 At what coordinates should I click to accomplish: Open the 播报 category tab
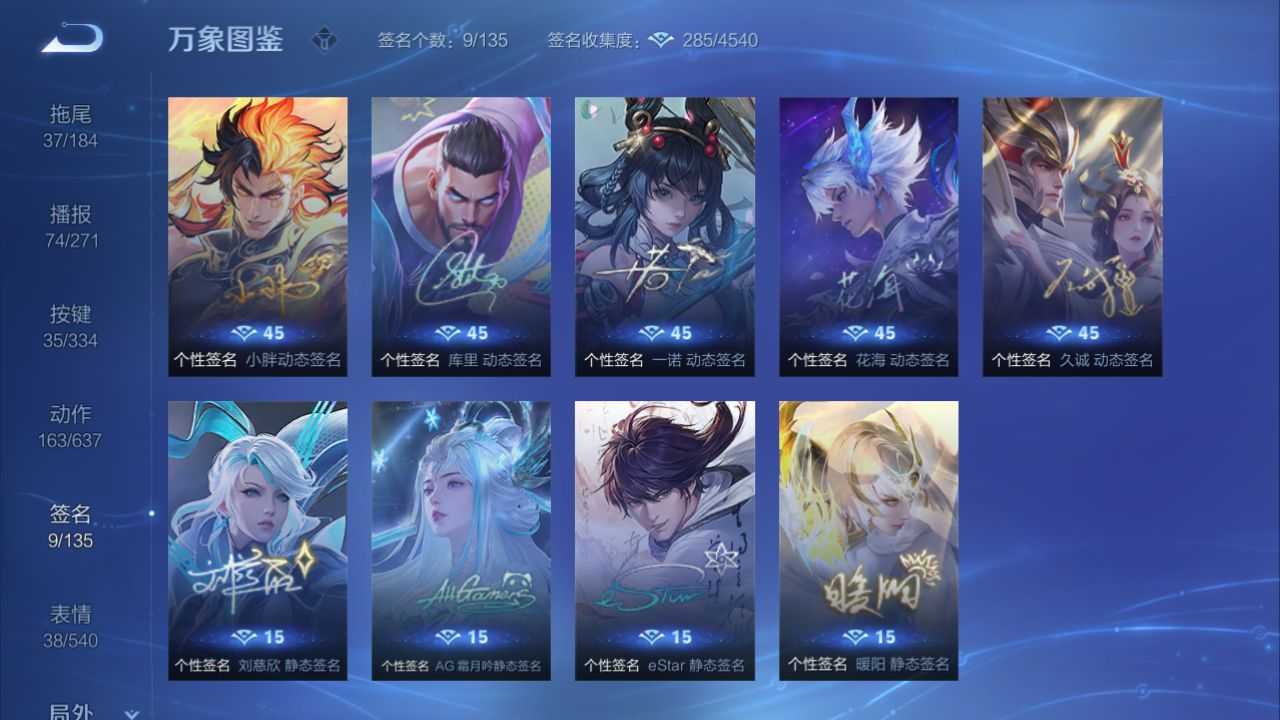point(70,226)
